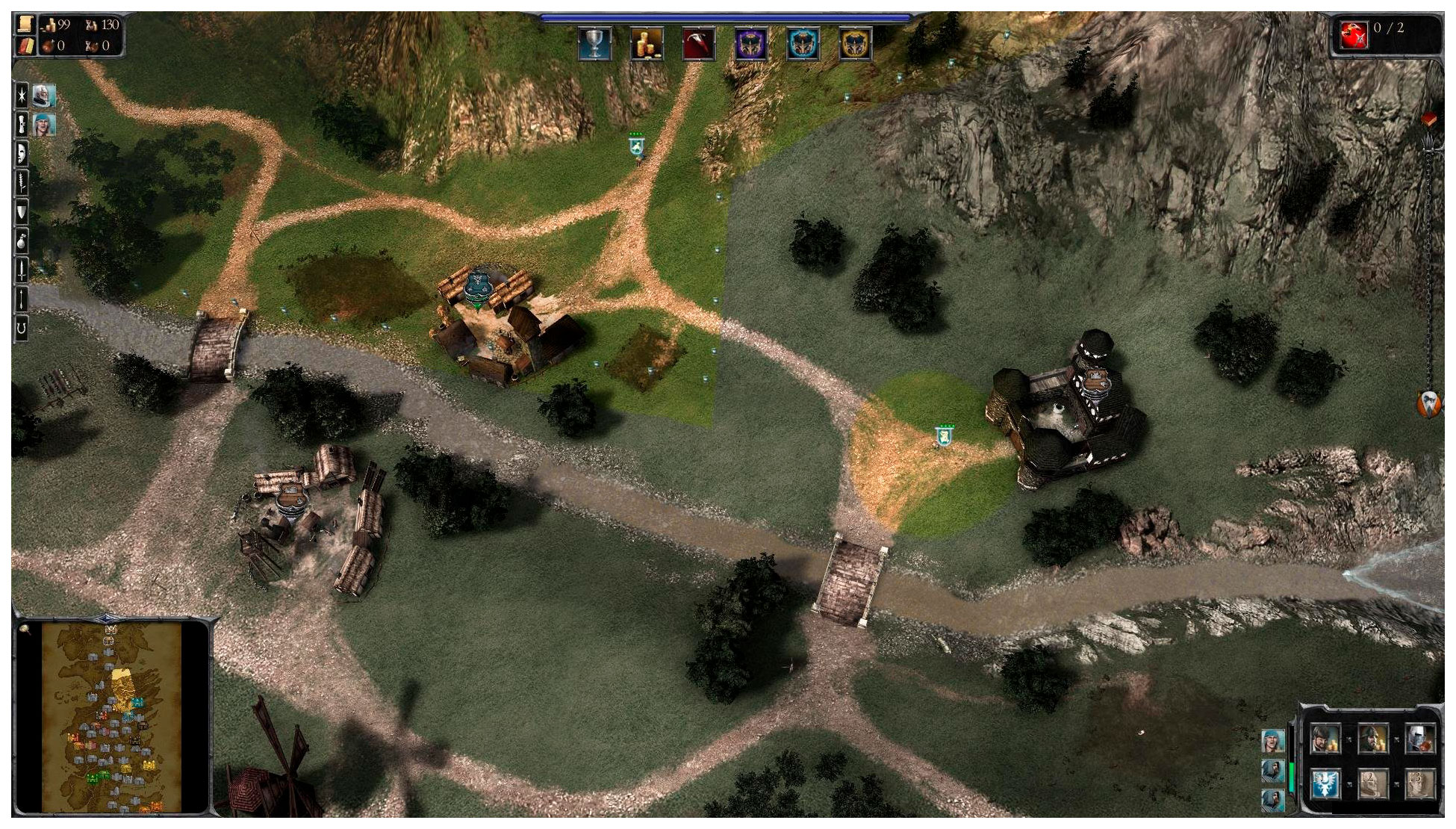Choose the purple-glow helmet icon
The width and height of the screenshot is (1456, 829).
pos(751,43)
